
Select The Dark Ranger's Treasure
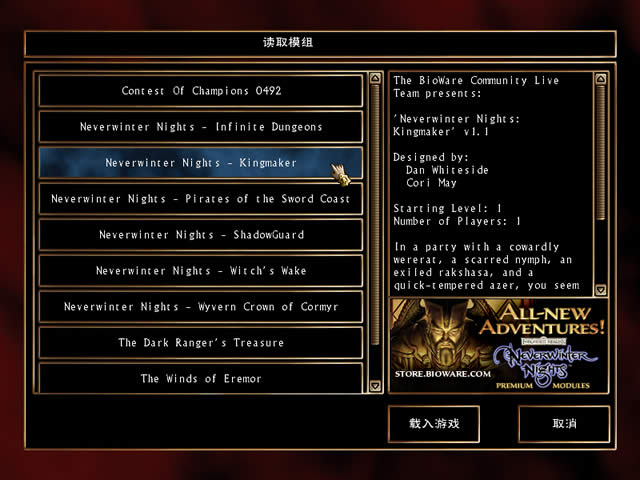point(201,343)
